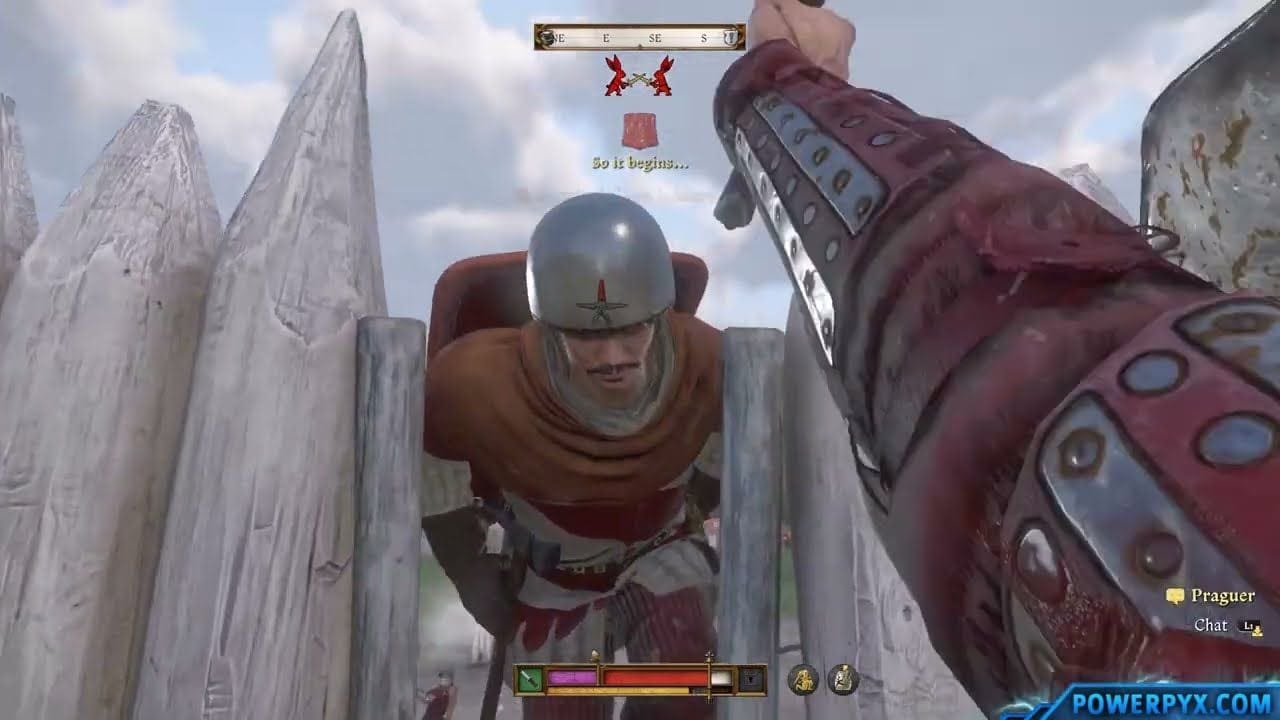The width and height of the screenshot is (1280, 720).
Task: Select the E direction on the compass bar
Action: [606, 37]
